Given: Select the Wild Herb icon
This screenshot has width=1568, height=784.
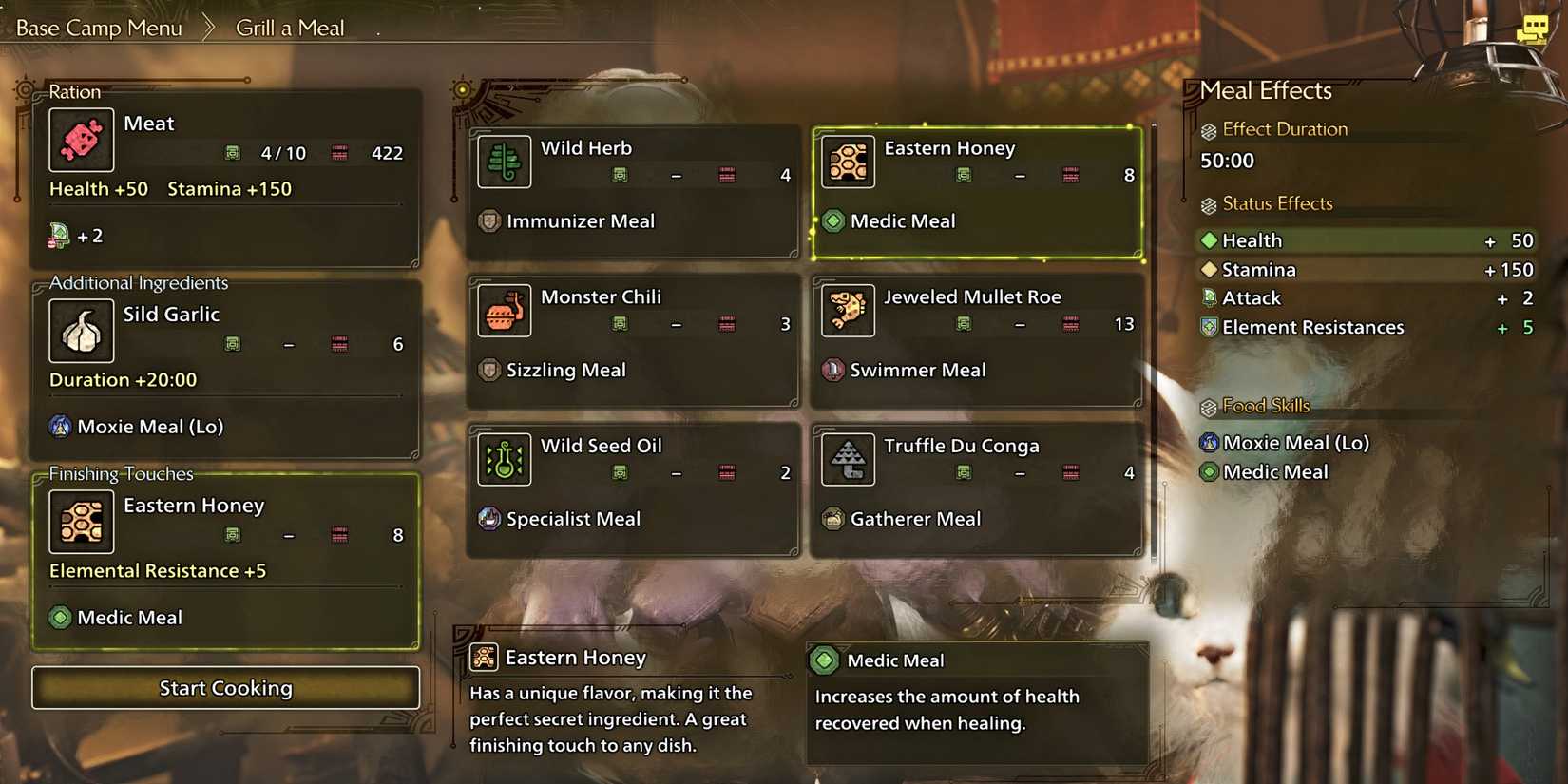Looking at the screenshot, I should tap(504, 162).
